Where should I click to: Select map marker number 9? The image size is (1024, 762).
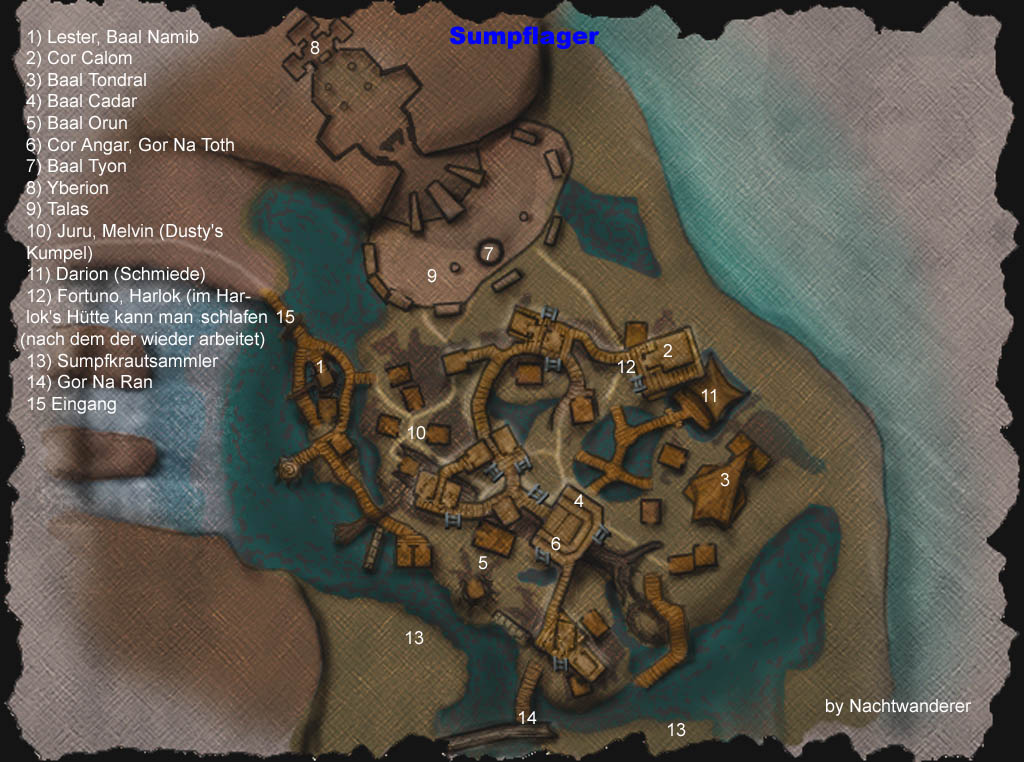[x=432, y=276]
